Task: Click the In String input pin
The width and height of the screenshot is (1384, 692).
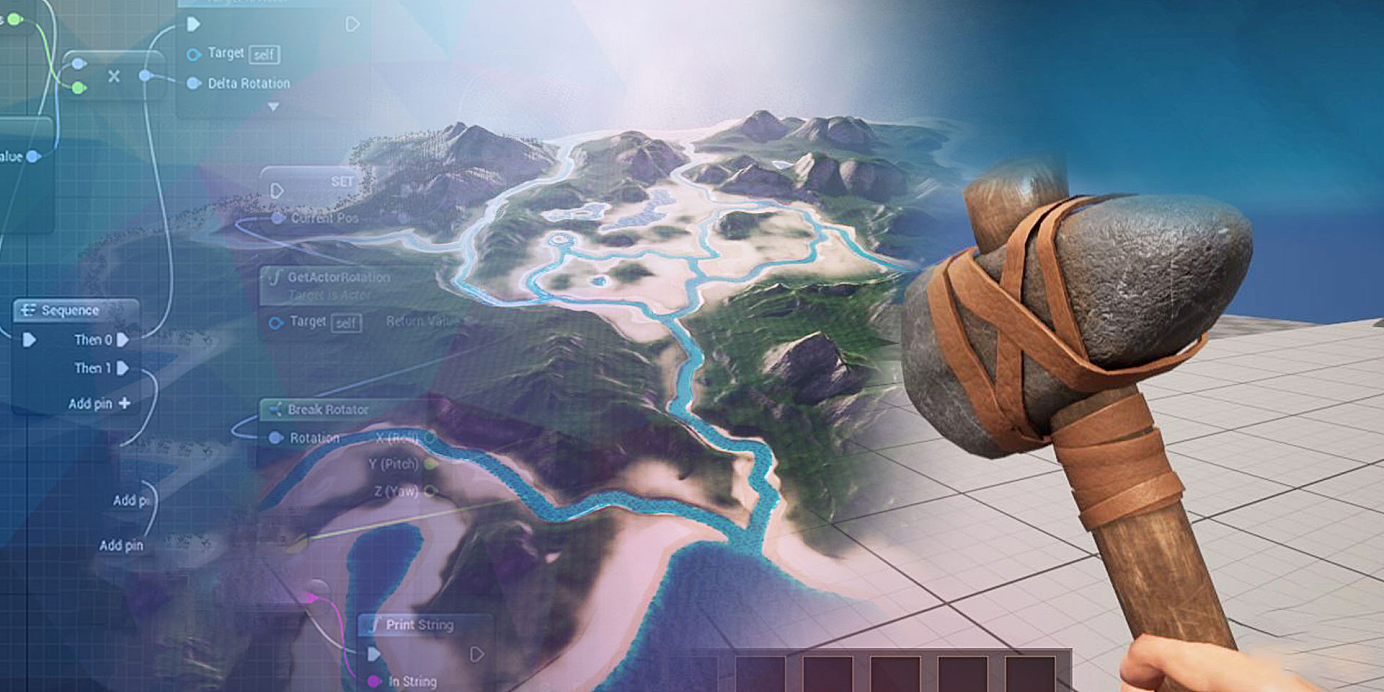Action: point(374,681)
